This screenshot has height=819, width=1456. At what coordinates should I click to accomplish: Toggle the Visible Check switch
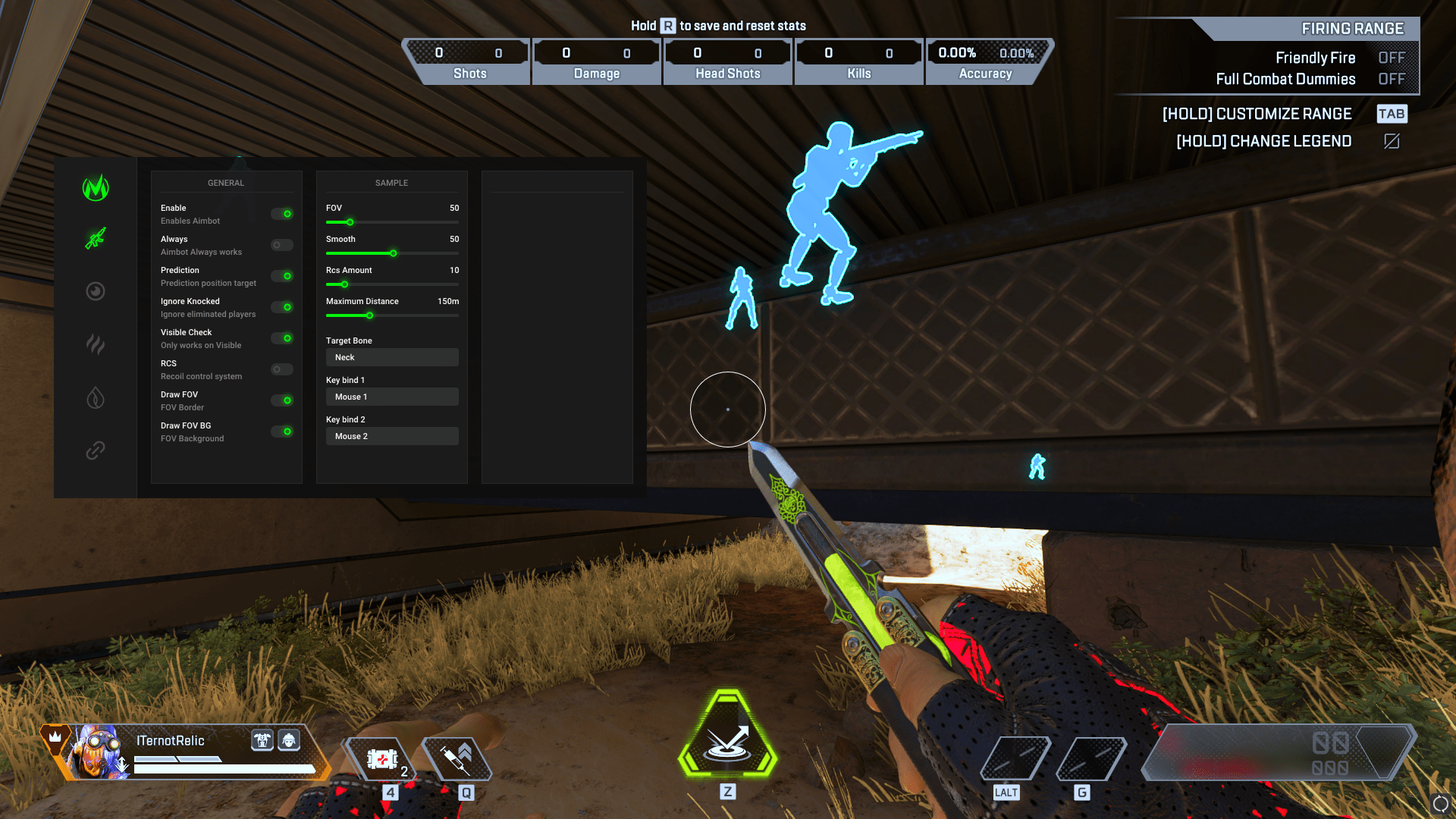[x=282, y=338]
